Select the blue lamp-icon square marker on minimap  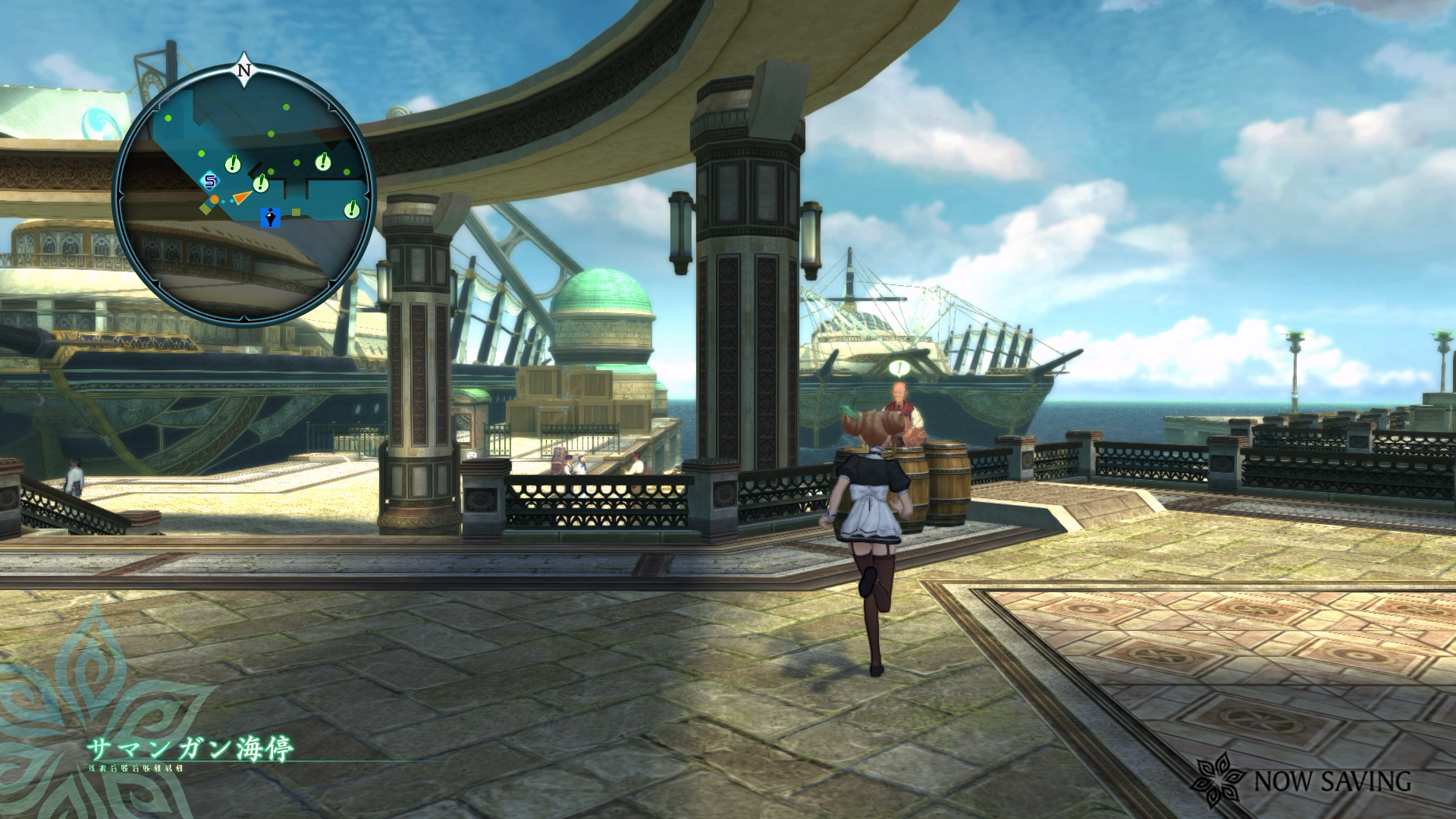click(x=271, y=218)
